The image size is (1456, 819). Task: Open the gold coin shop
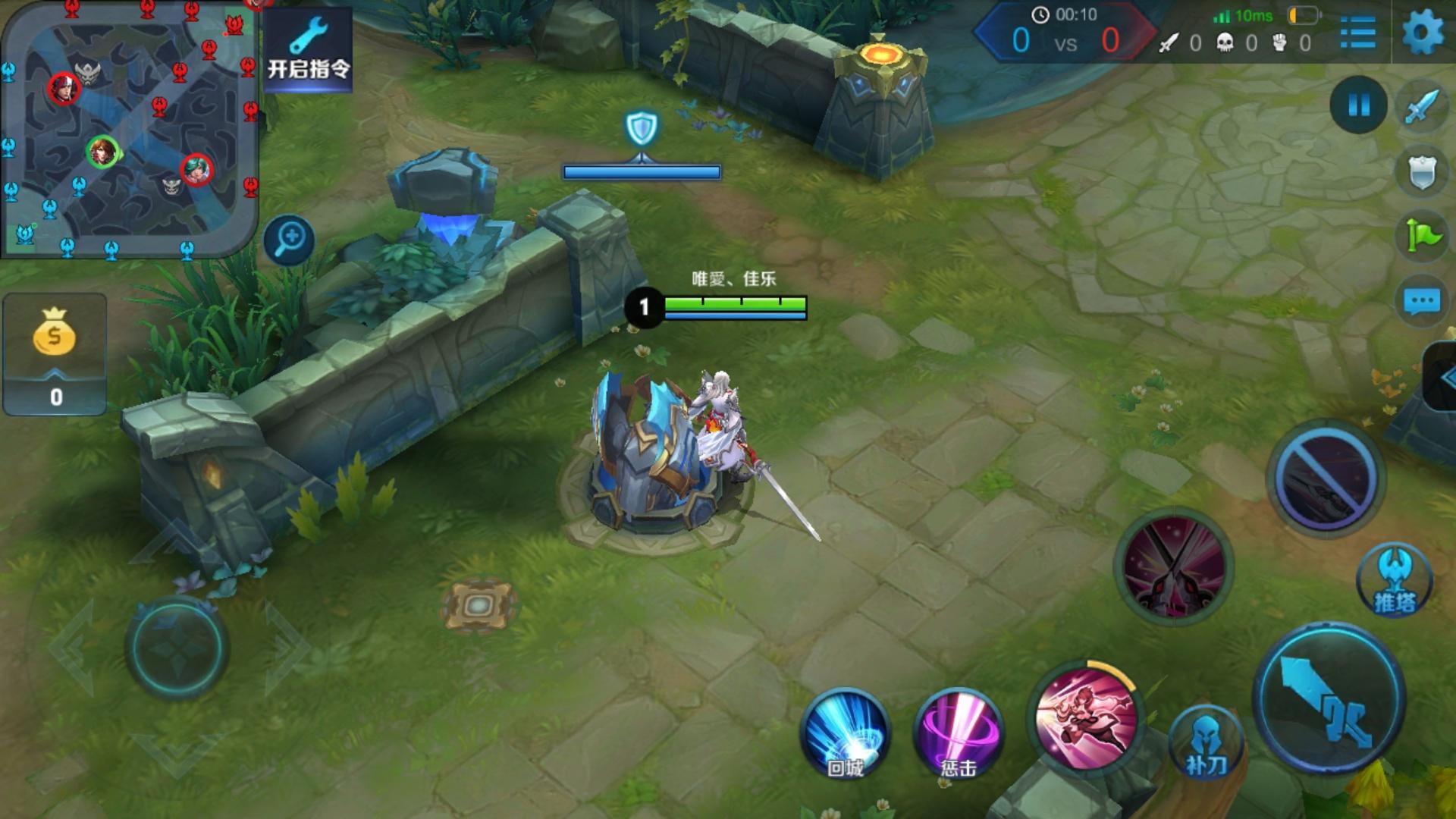pos(55,353)
